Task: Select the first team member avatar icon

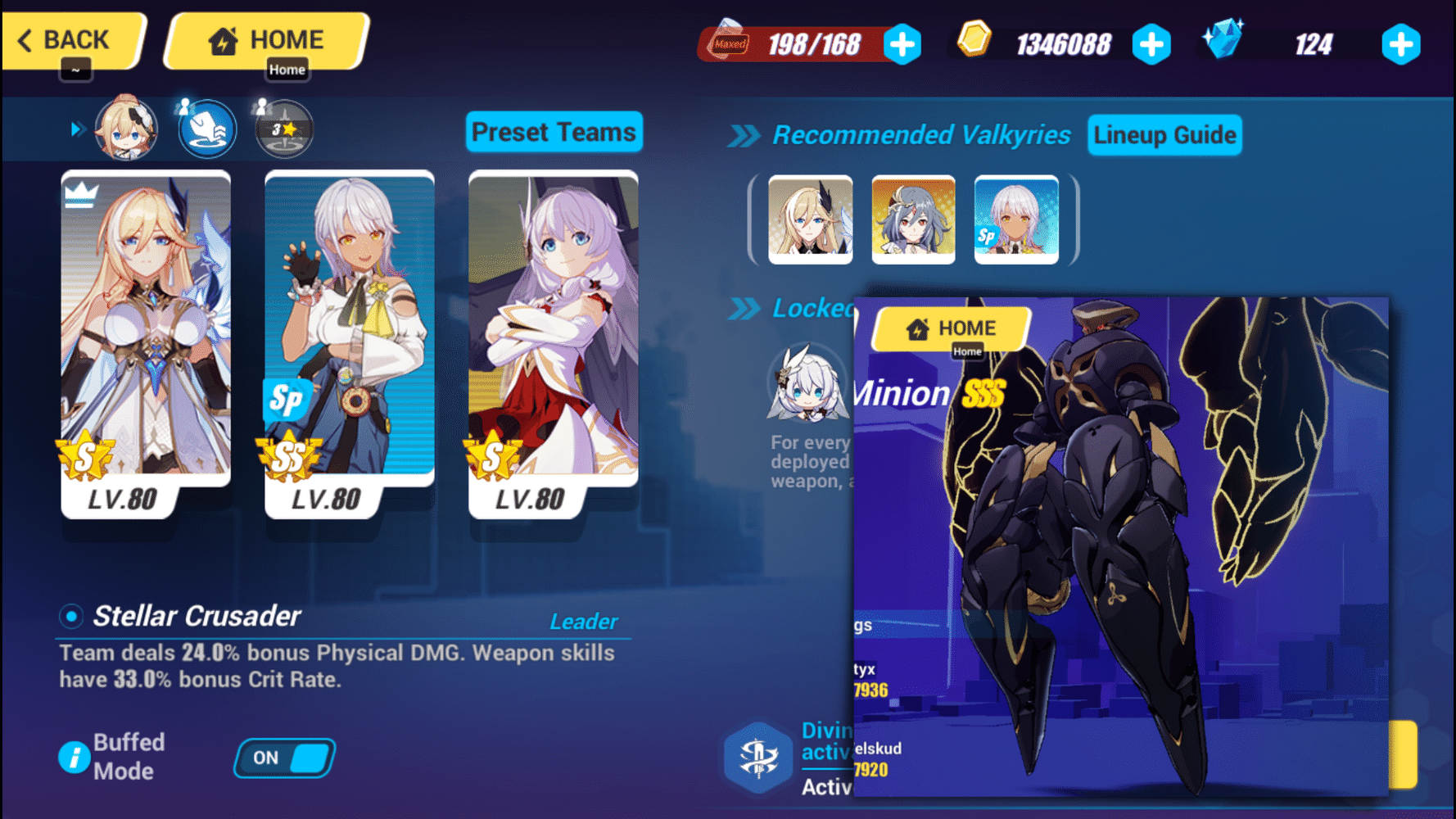Action: (x=127, y=129)
